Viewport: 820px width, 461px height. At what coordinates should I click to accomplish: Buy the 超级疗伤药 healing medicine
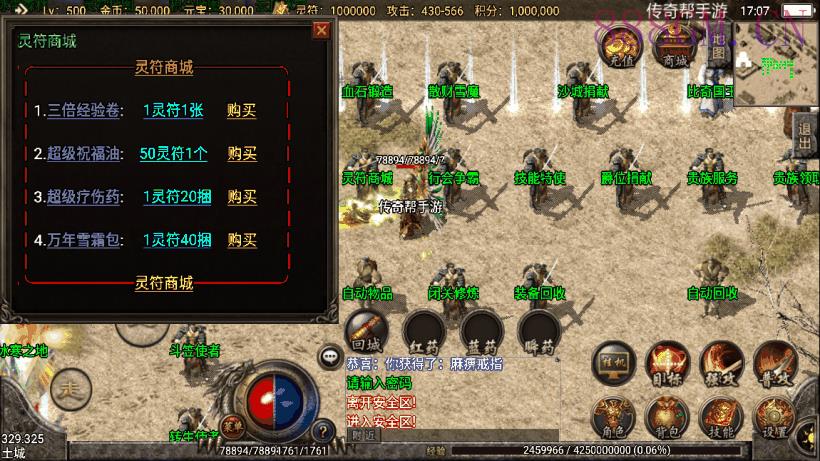point(241,197)
